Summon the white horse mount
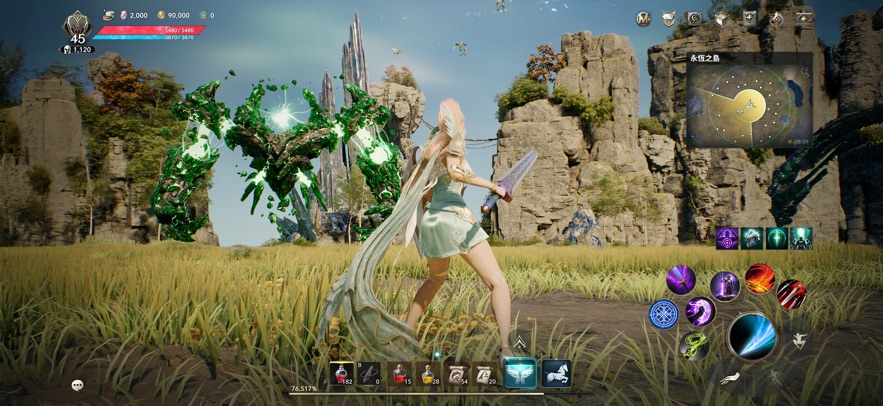 (x=556, y=373)
